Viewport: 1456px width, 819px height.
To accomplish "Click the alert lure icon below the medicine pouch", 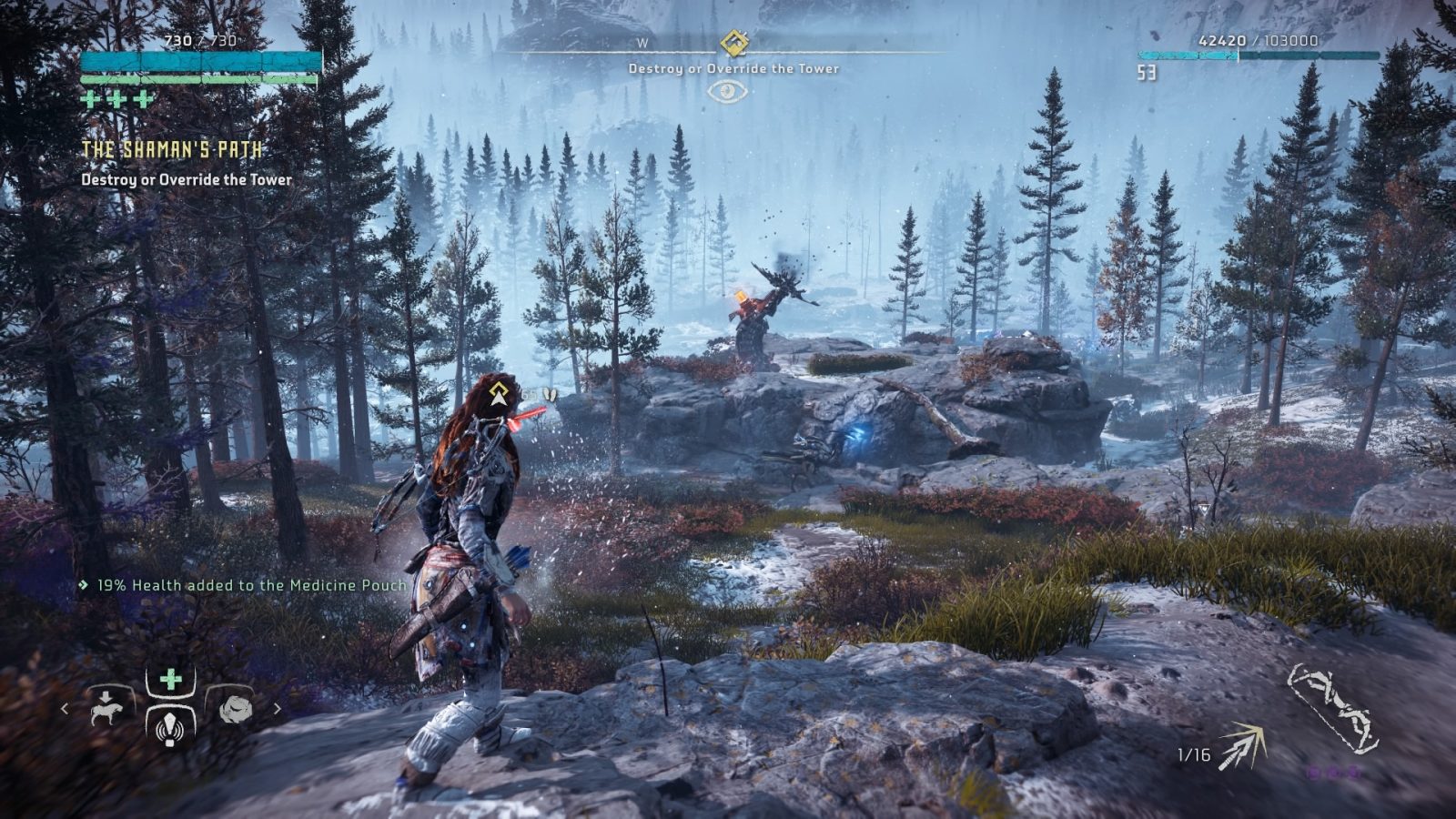I will click(x=169, y=730).
